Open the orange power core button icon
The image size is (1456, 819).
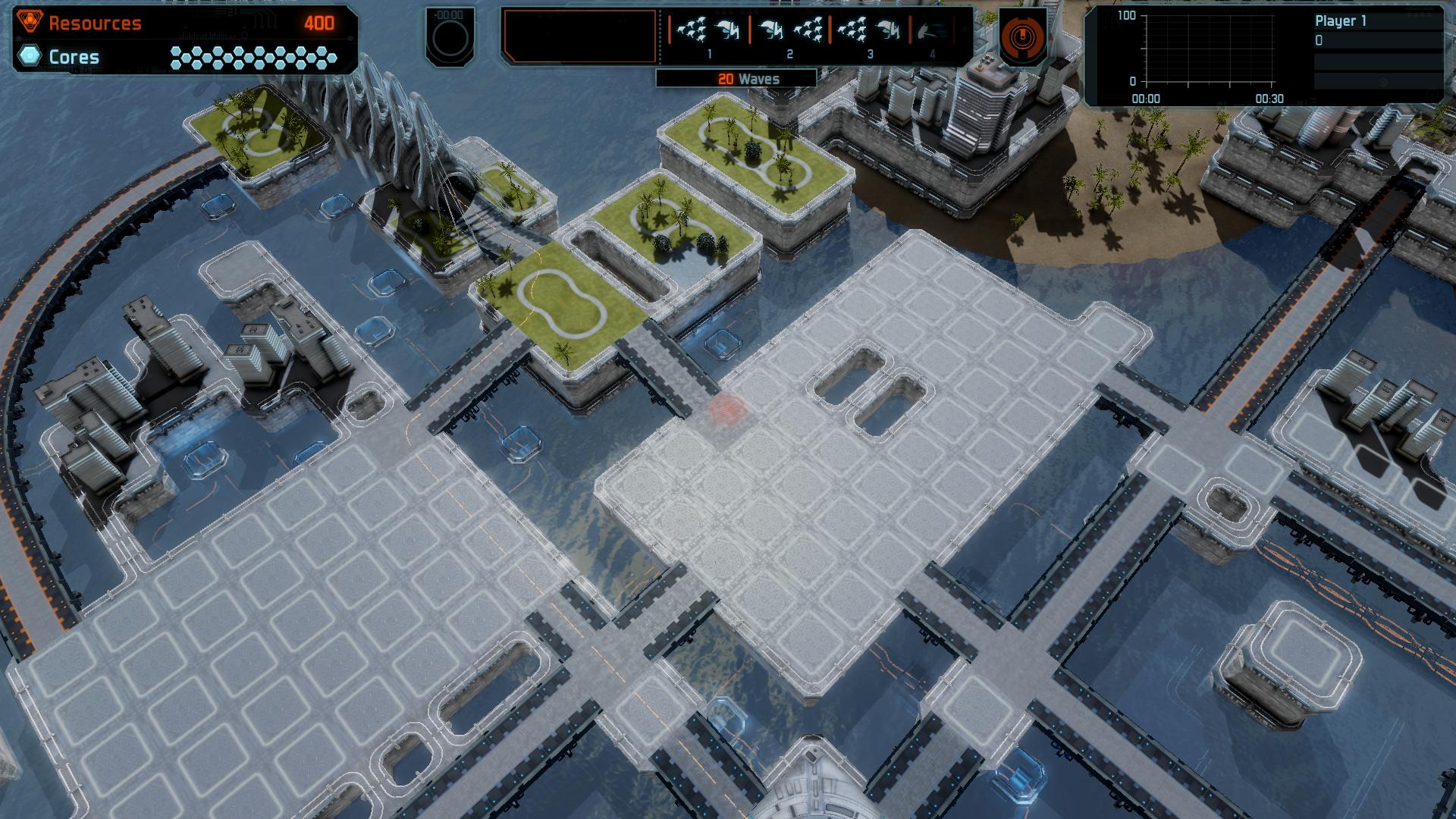[x=1023, y=34]
